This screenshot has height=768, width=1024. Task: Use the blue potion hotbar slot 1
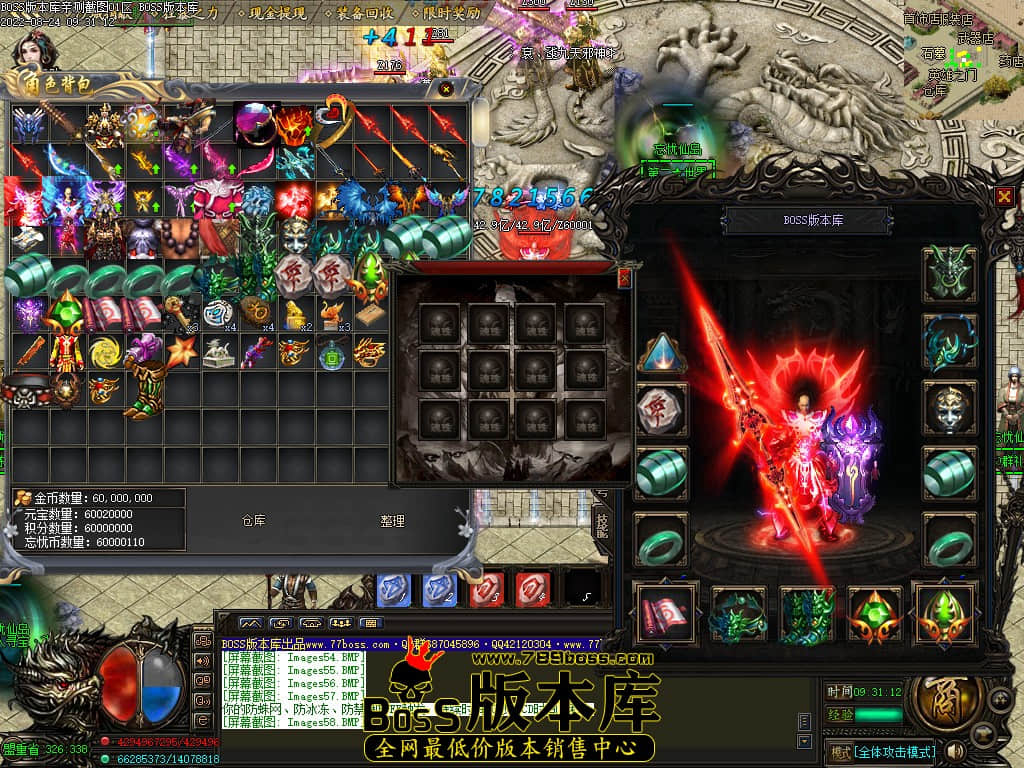click(x=393, y=589)
